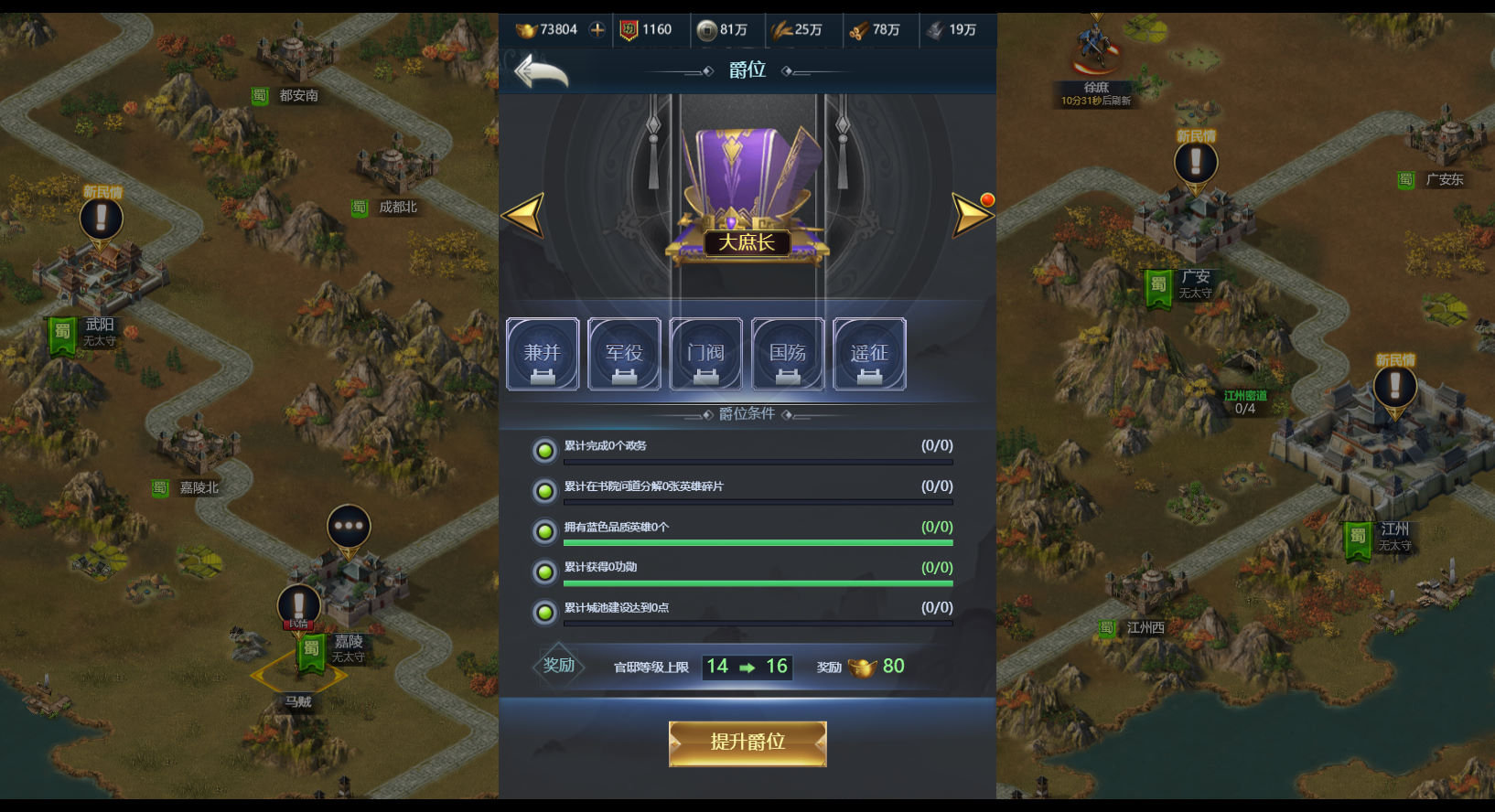Open the 江州密道 secret passage marker
Screen dimensions: 1495x812
tap(1245, 401)
